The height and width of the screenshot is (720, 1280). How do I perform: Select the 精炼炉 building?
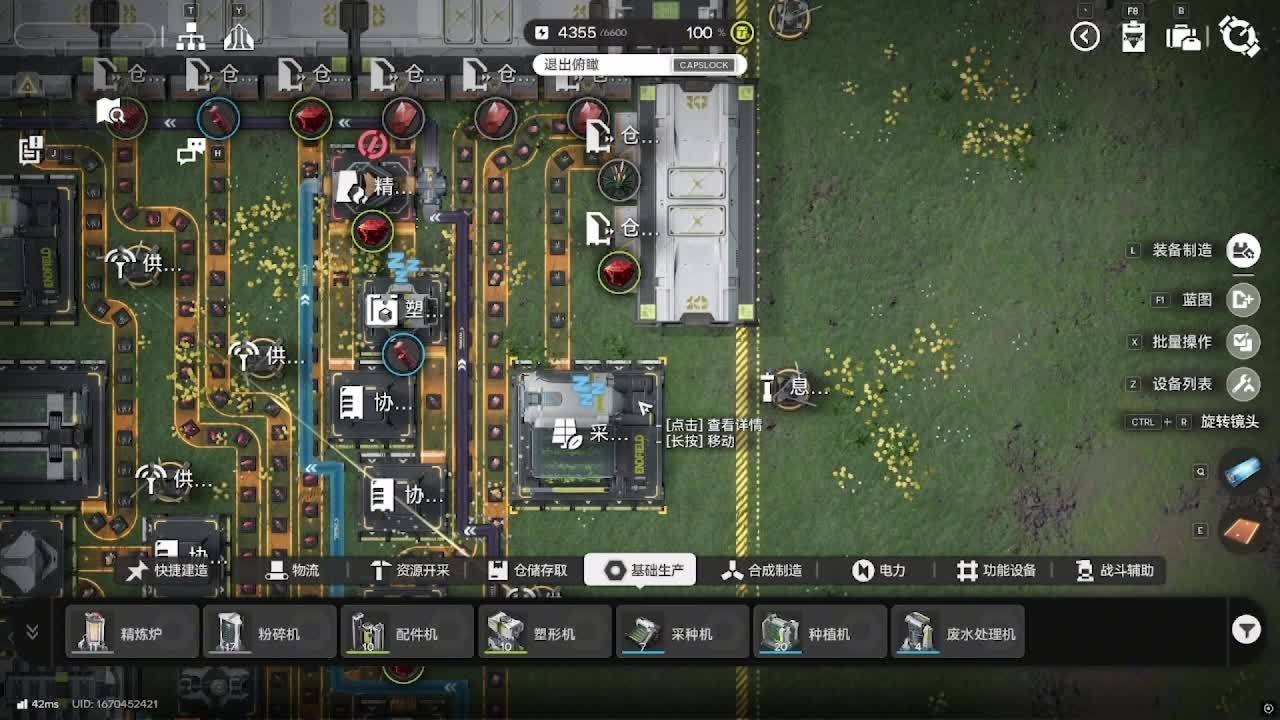click(x=132, y=633)
